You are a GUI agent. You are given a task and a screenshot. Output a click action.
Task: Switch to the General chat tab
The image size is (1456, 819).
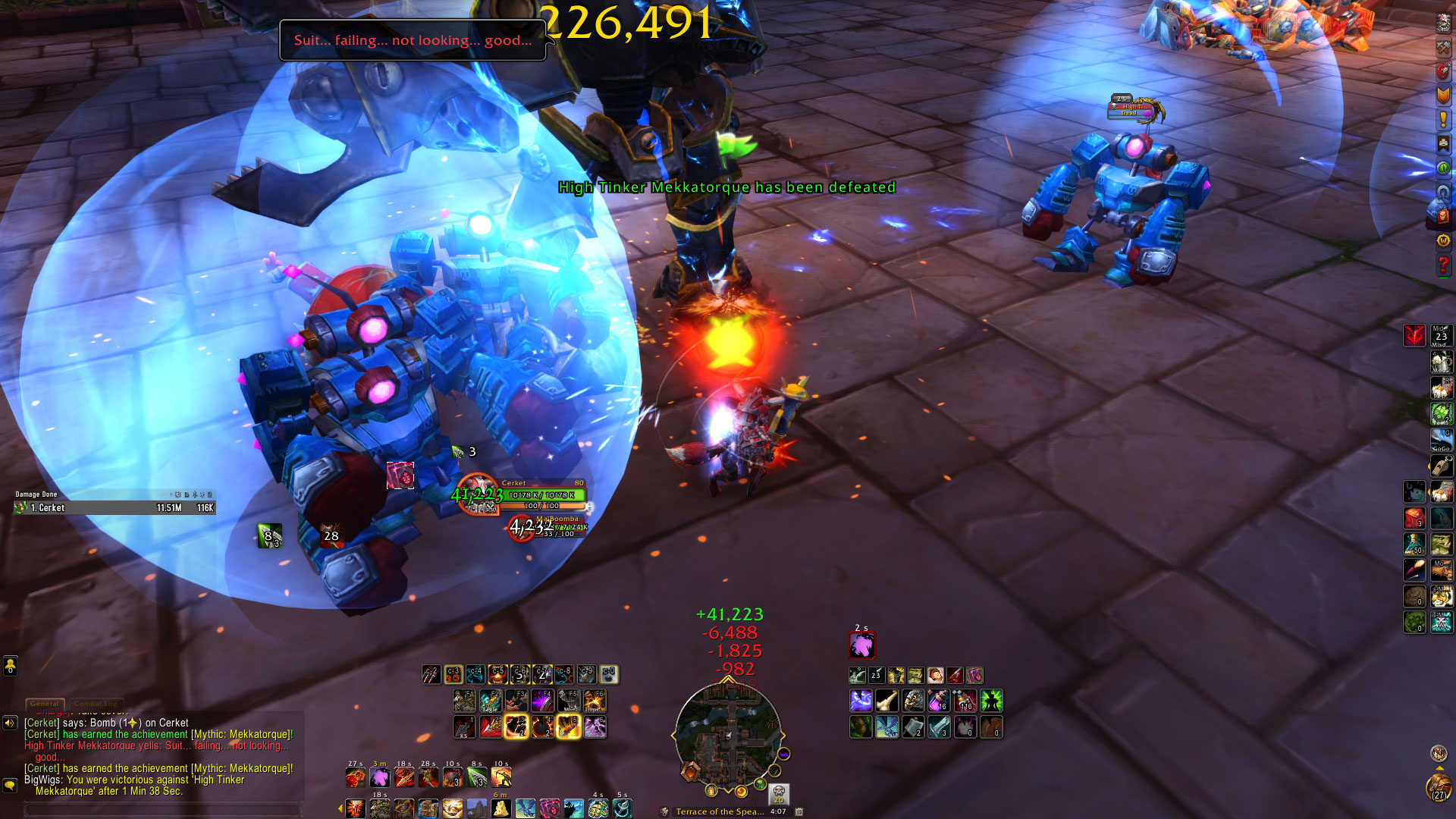coord(45,704)
